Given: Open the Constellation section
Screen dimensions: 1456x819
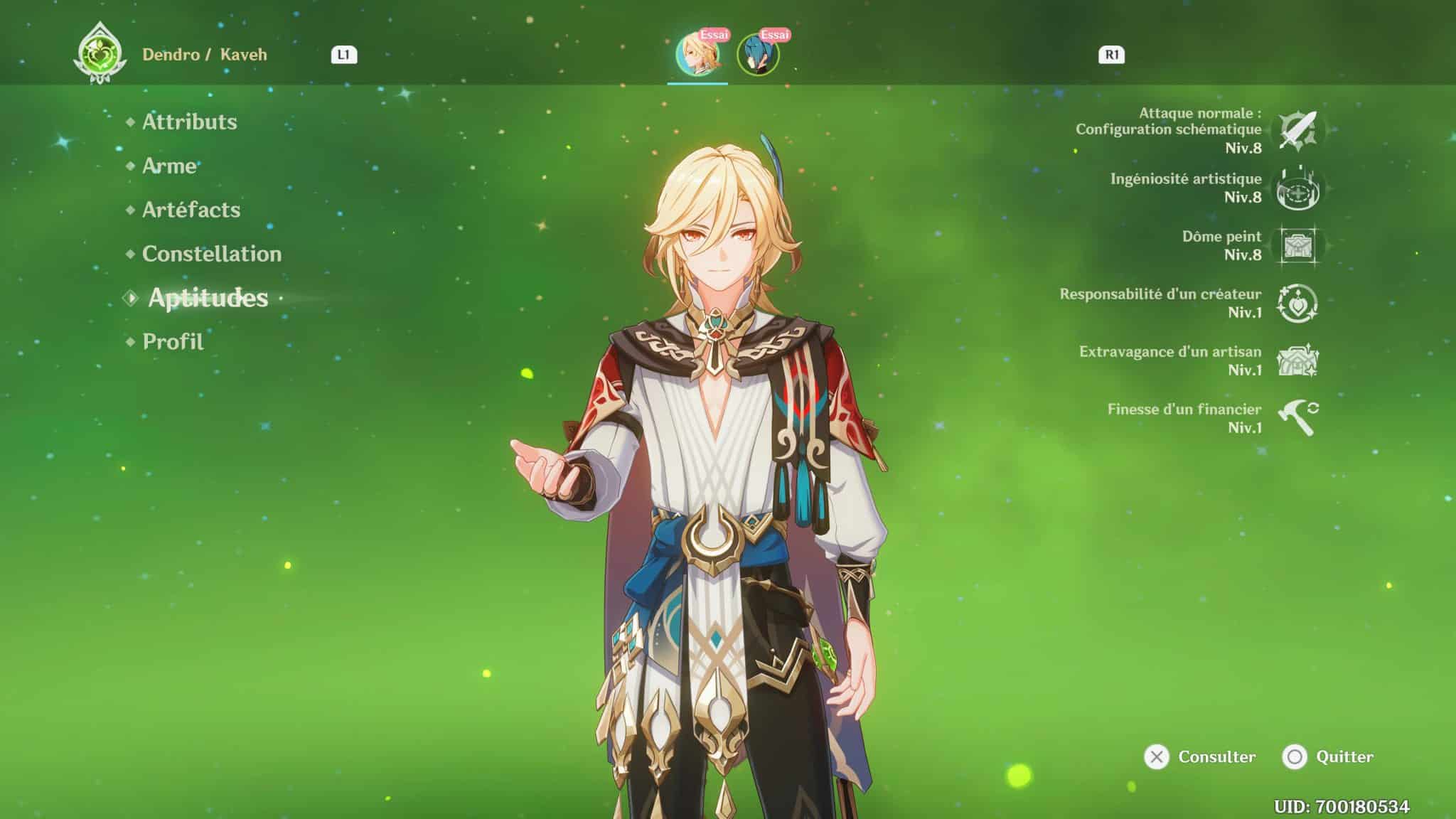Looking at the screenshot, I should click(210, 254).
